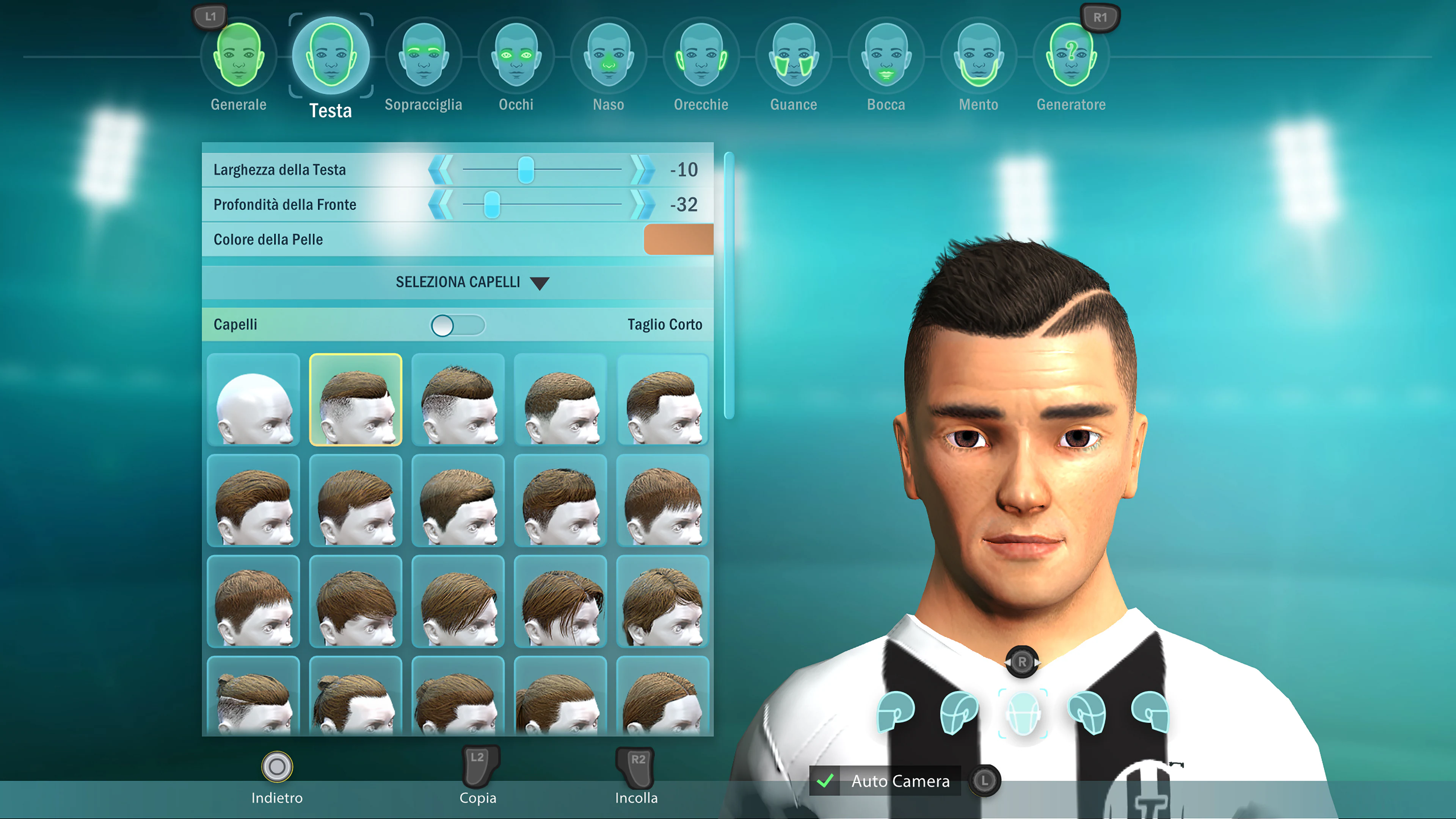This screenshot has width=1456, height=819.
Task: Select the bald hairstyle thumbnail
Action: pyautogui.click(x=253, y=400)
